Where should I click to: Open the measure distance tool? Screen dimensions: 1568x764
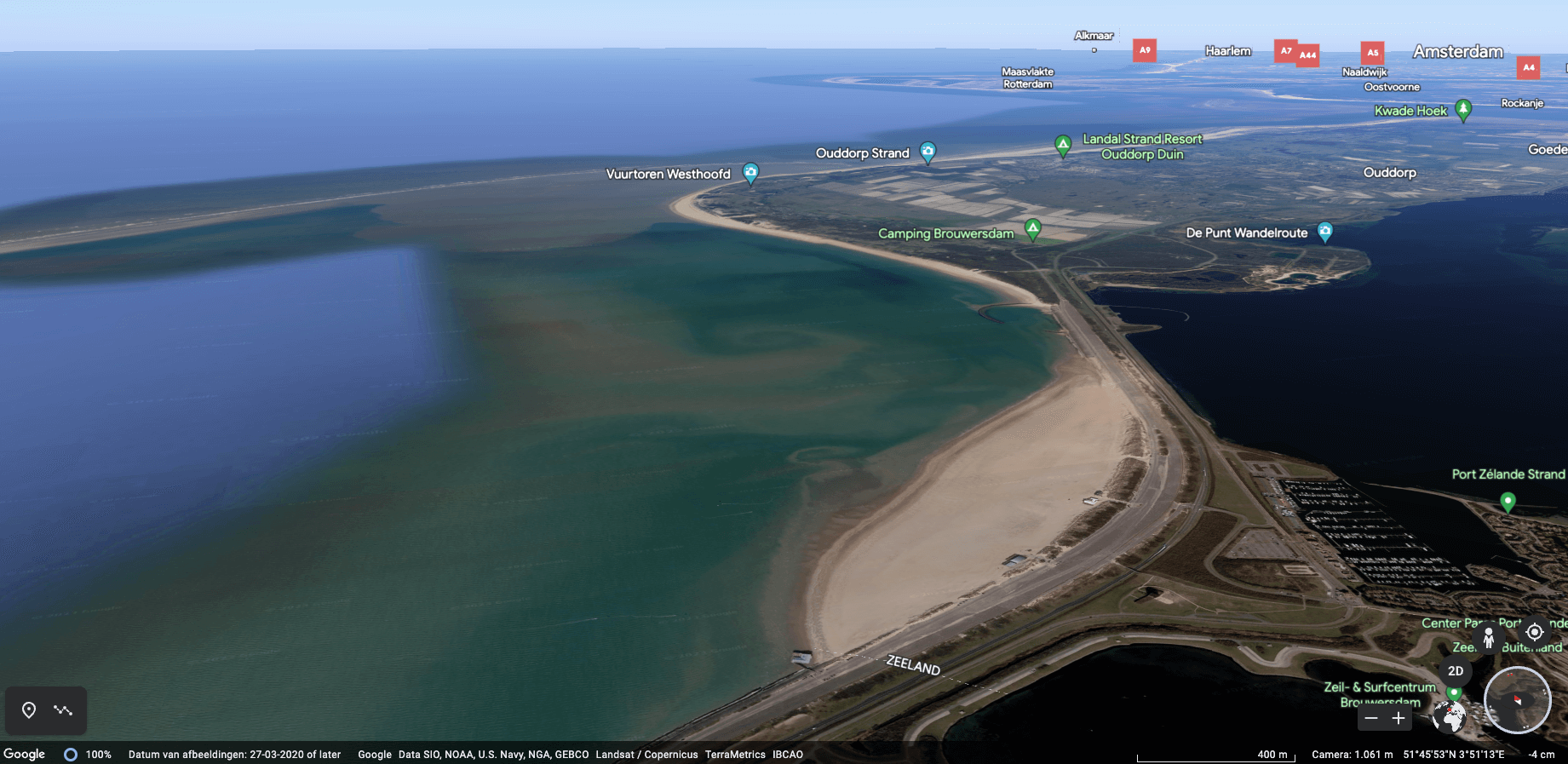63,709
